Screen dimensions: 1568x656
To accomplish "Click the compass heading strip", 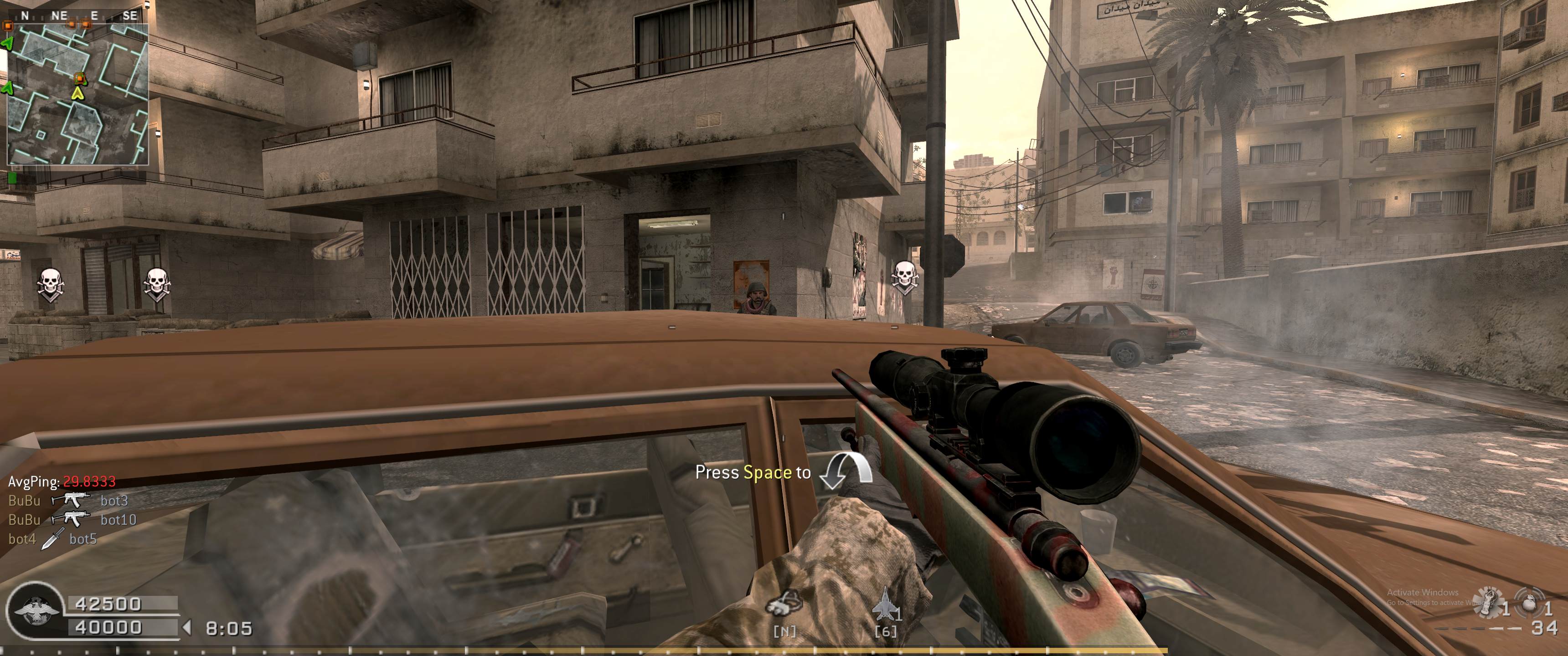I will point(77,16).
